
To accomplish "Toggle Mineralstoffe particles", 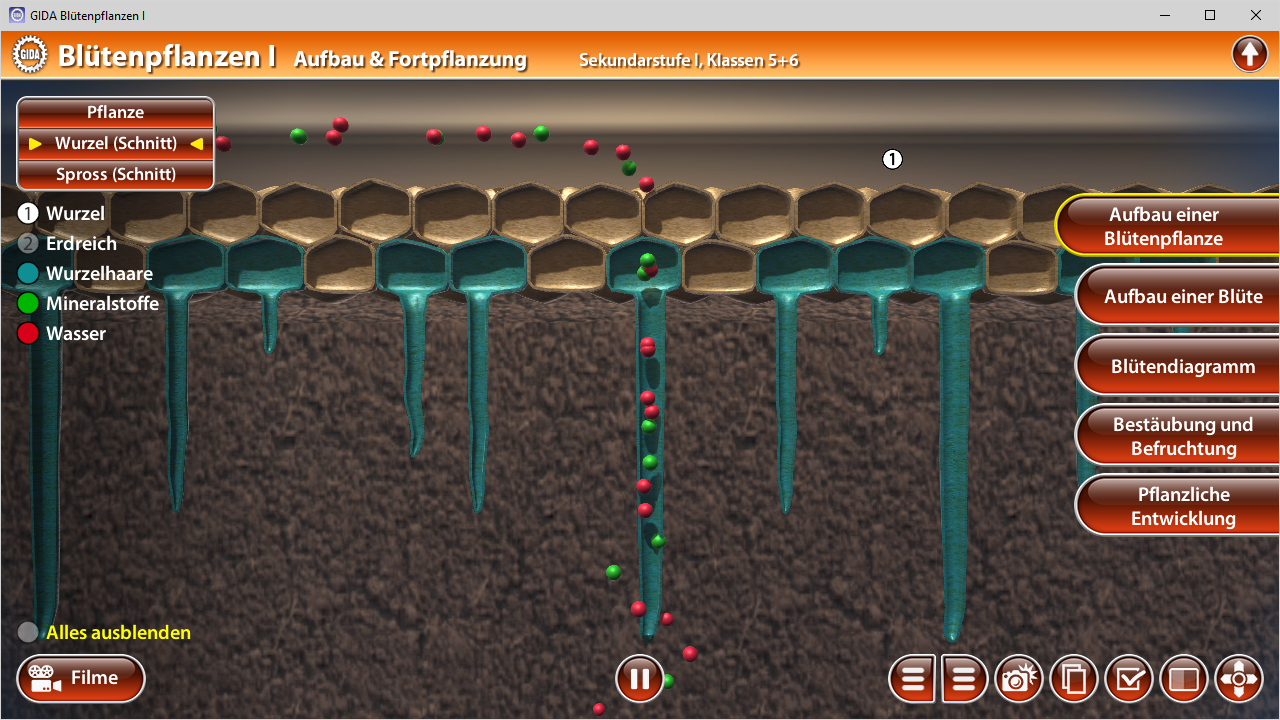I will pyautogui.click(x=28, y=303).
